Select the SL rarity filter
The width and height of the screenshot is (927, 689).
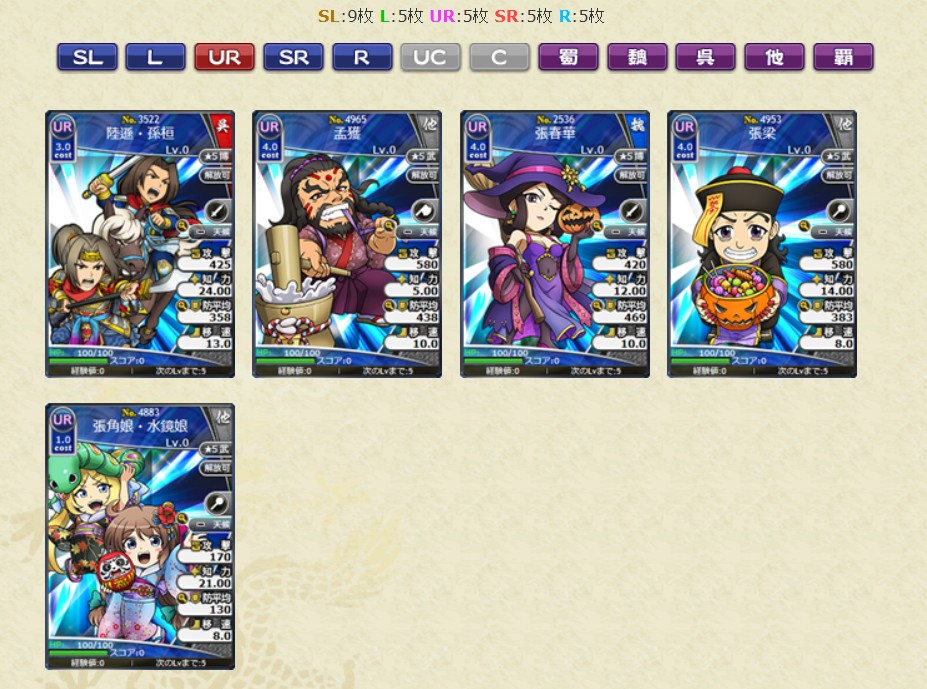(87, 57)
